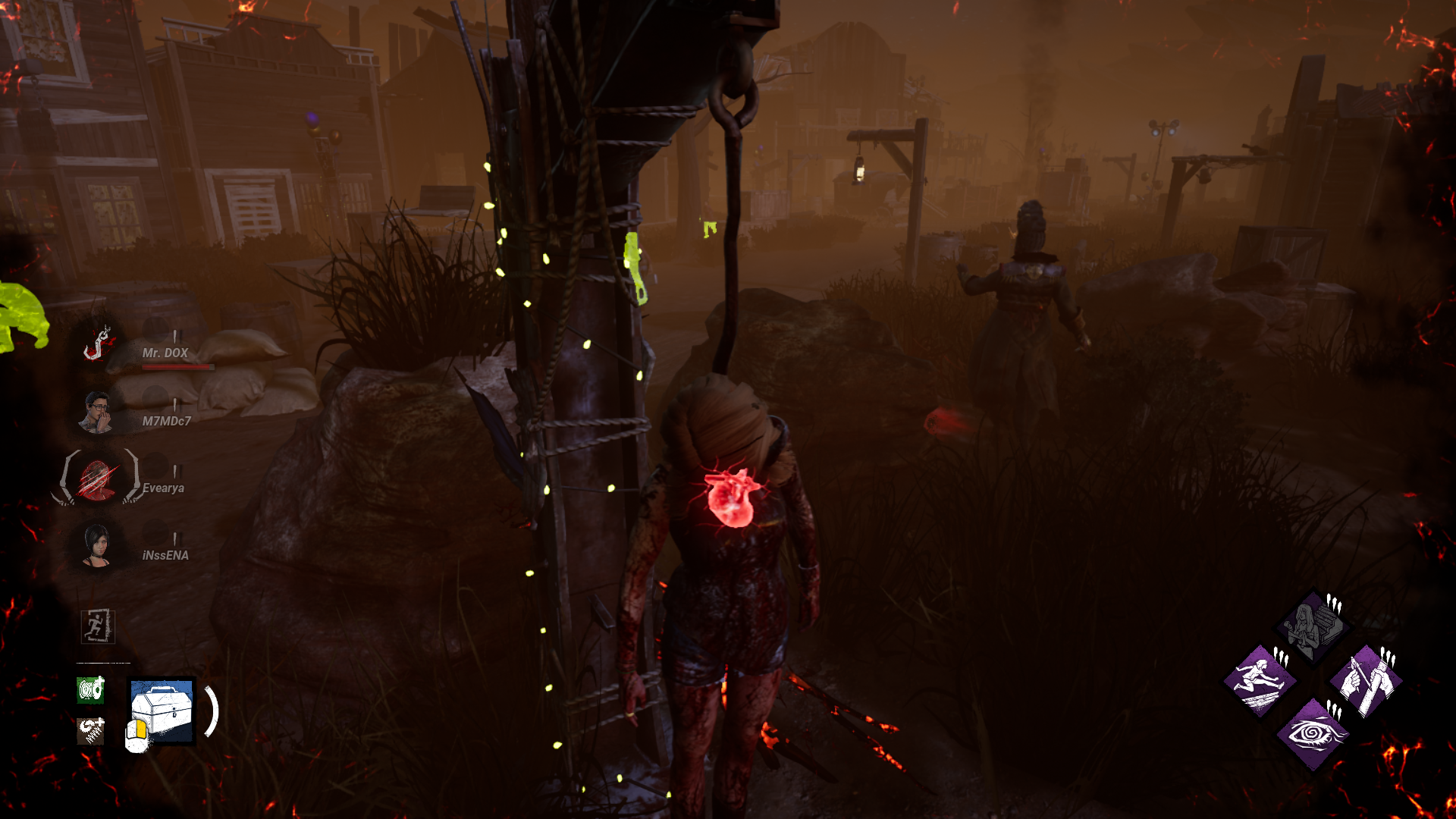Click the grayed-out topmost perk diamond
This screenshot has width=1456, height=819.
1312,625
